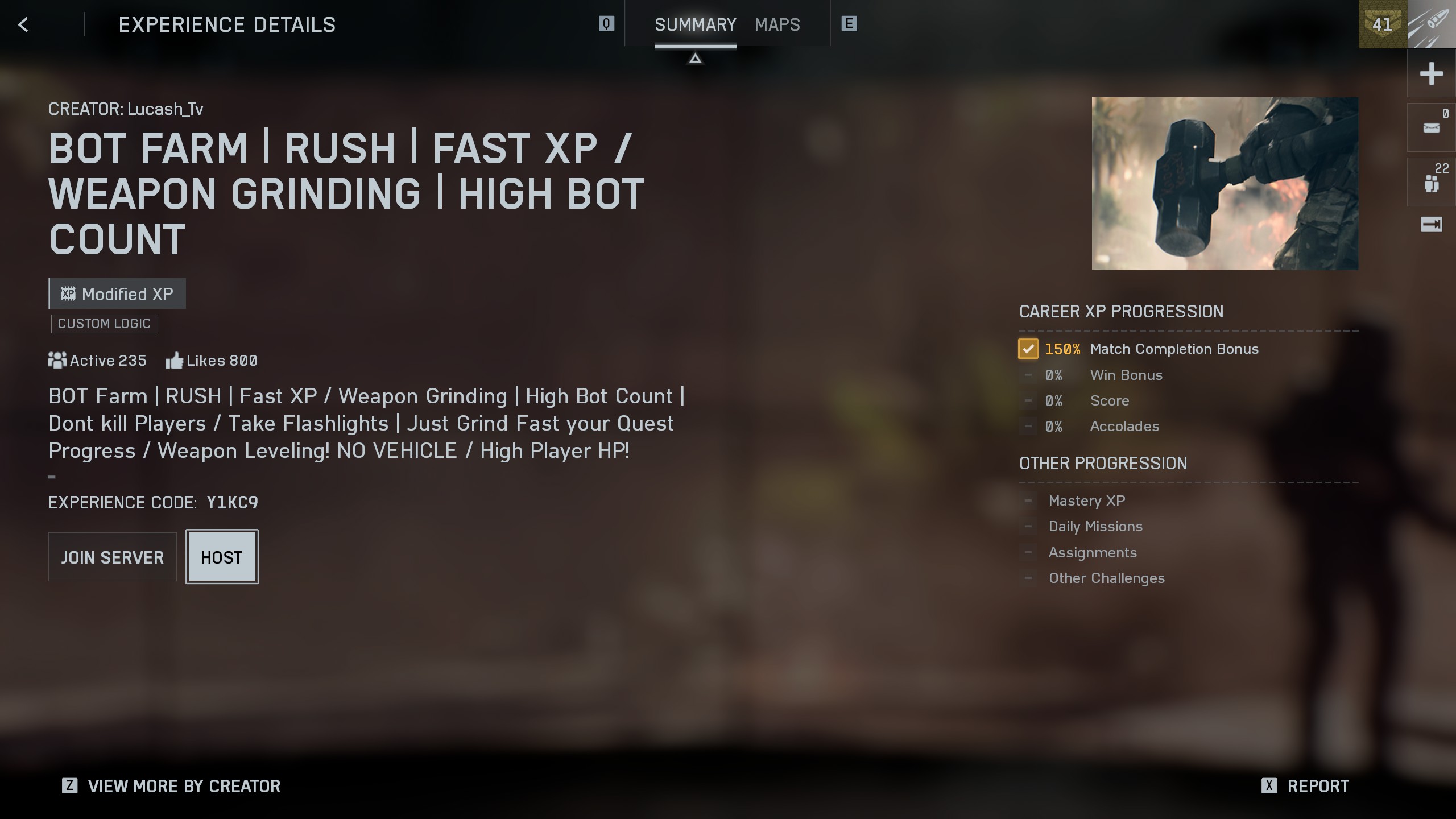Click the Q shortcut box near Summary
The height and width of the screenshot is (819, 1456).
606,24
